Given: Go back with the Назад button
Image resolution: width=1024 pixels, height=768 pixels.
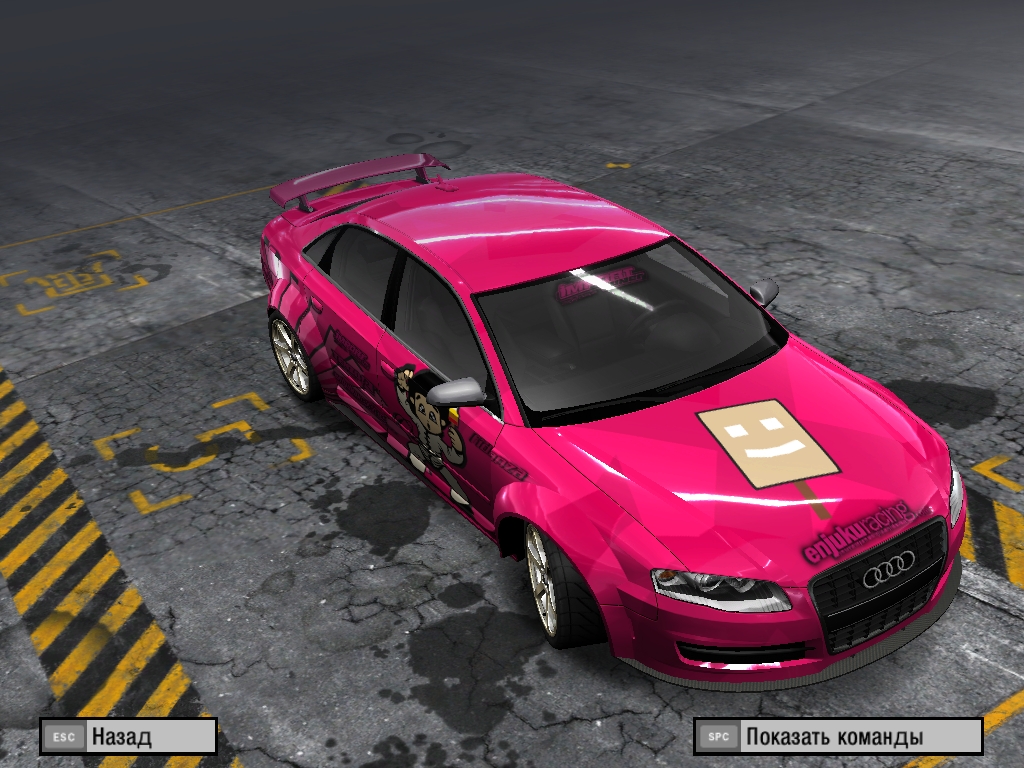Looking at the screenshot, I should click(128, 737).
